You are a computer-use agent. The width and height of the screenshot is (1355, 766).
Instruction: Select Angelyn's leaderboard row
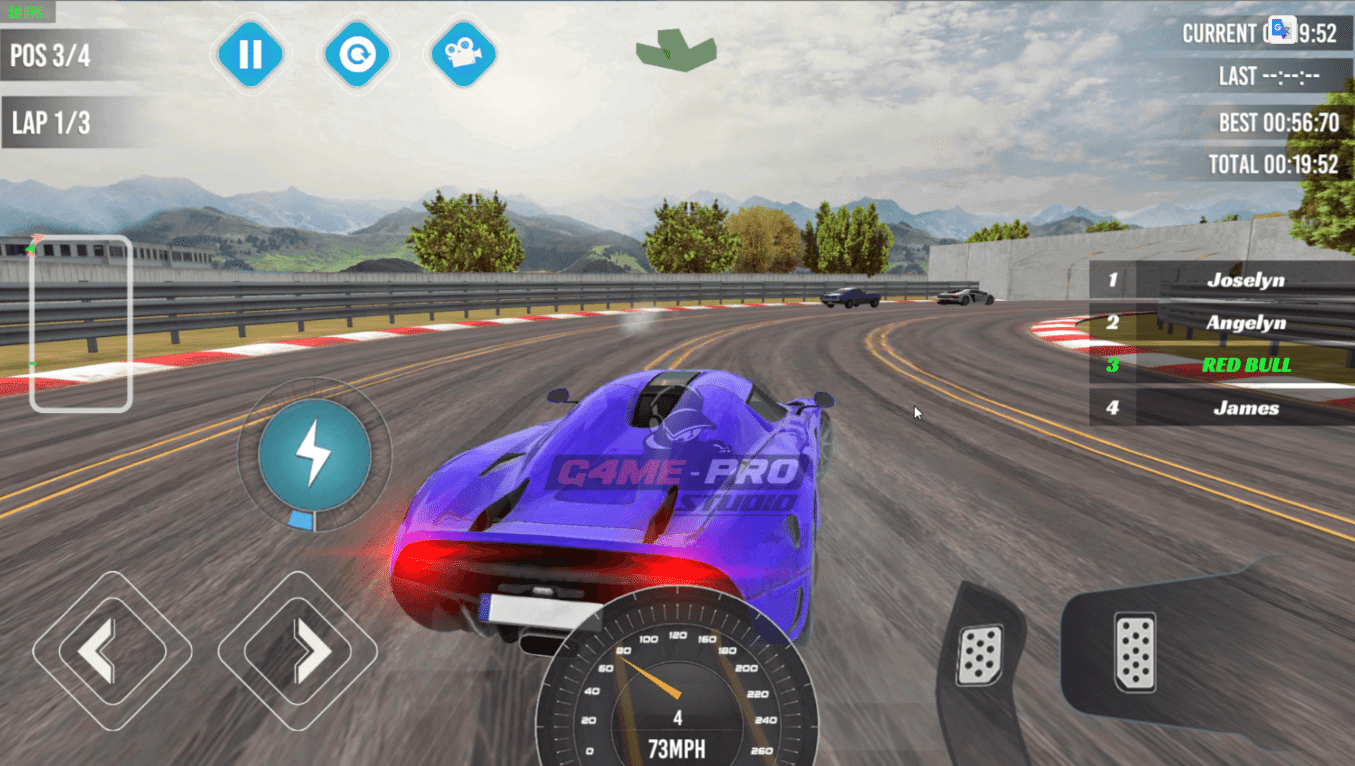[1221, 323]
